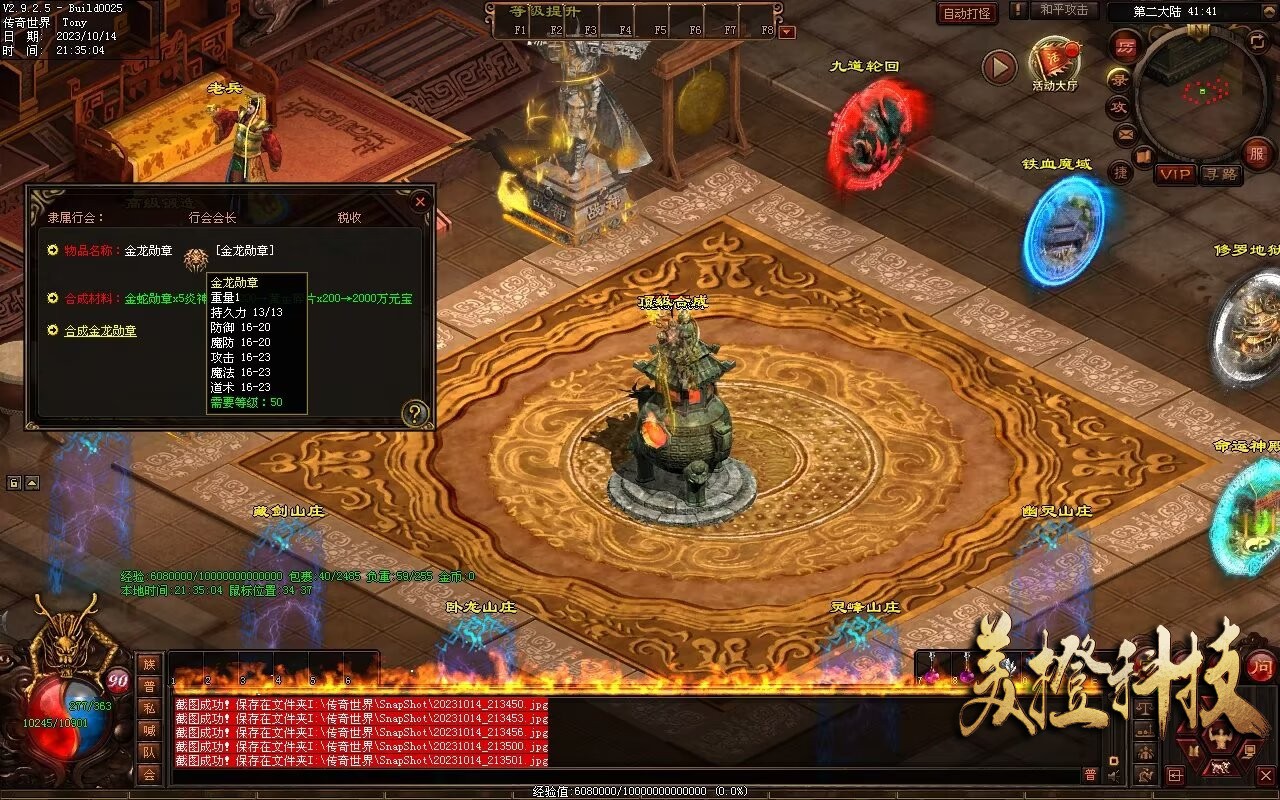Click the round play arrow button
Viewport: 1280px width, 800px height.
pyautogui.click(x=998, y=67)
